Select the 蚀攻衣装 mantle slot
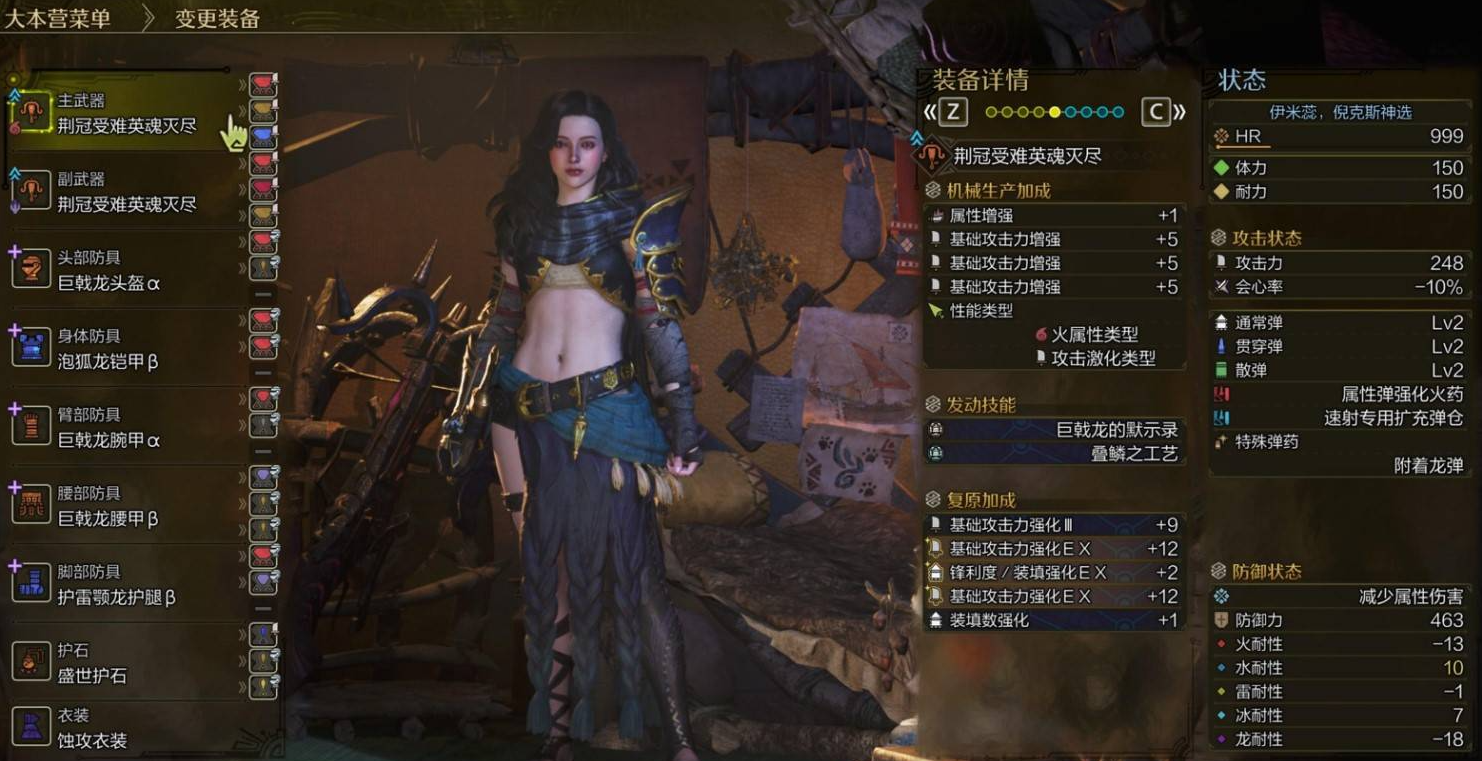The image size is (1482, 761). (92, 729)
